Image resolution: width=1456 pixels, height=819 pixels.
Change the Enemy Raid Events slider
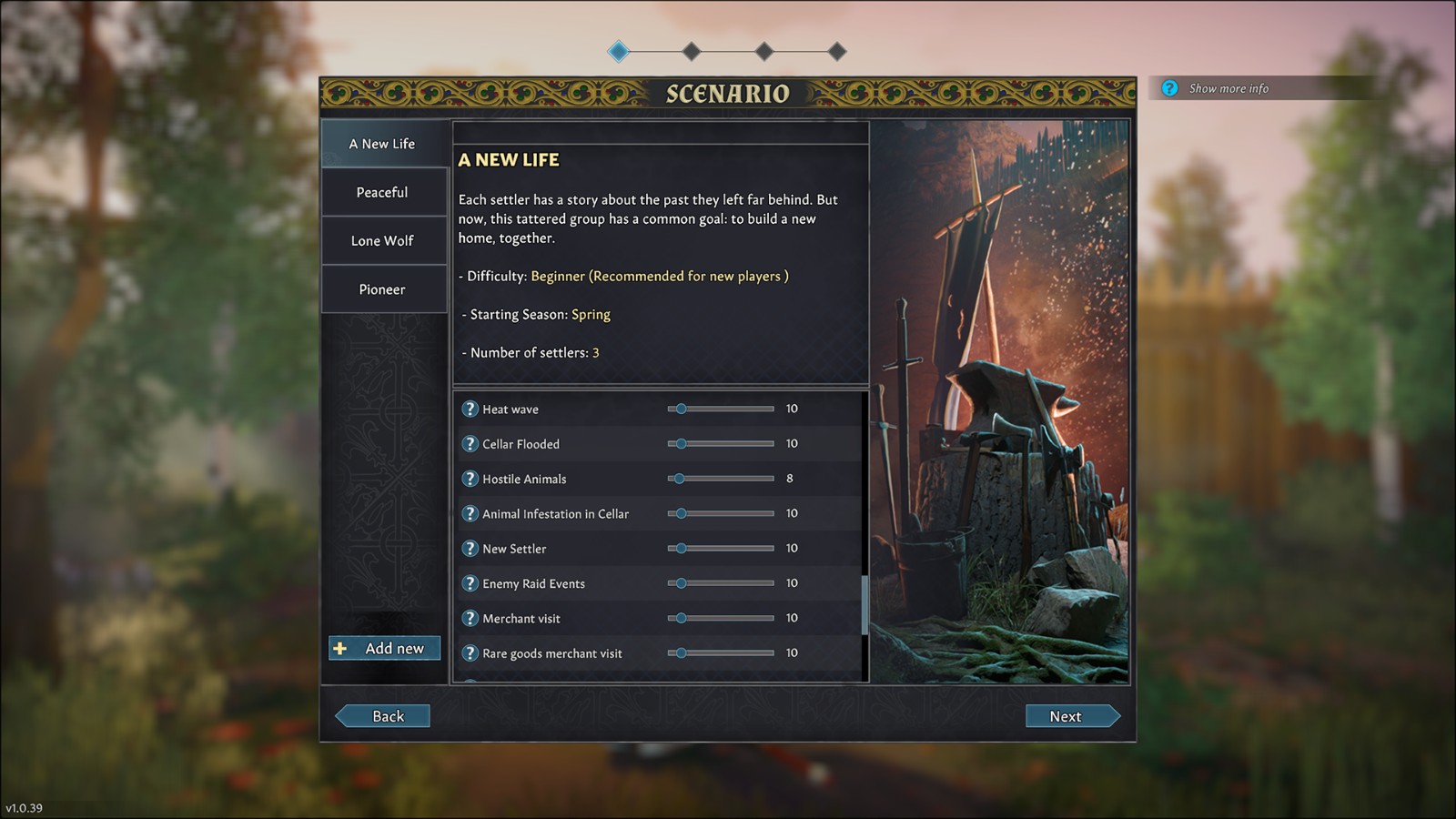[721, 583]
